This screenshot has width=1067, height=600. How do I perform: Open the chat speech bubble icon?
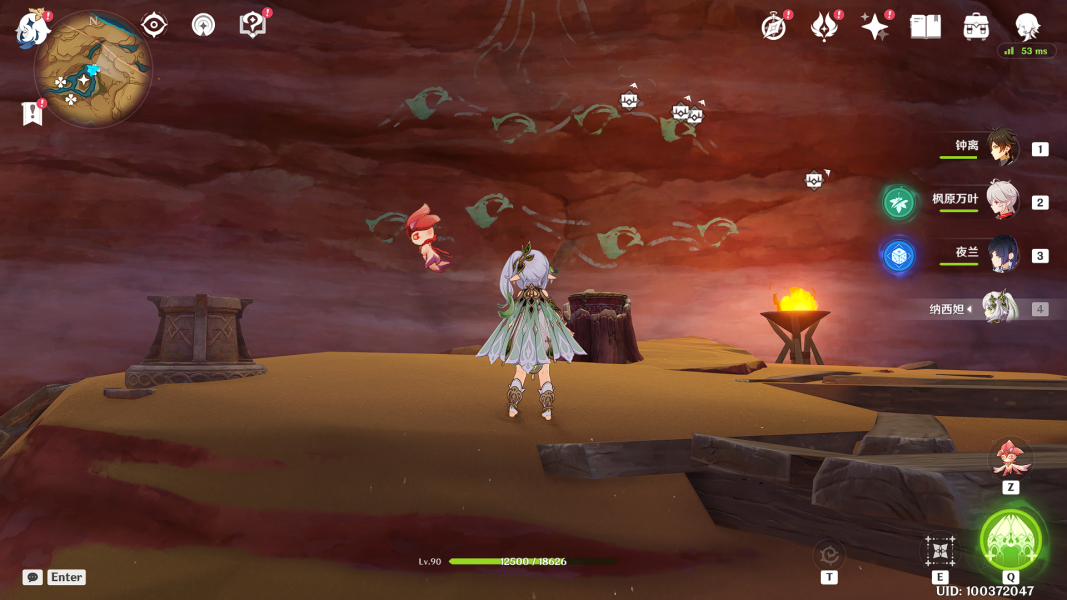coord(33,577)
